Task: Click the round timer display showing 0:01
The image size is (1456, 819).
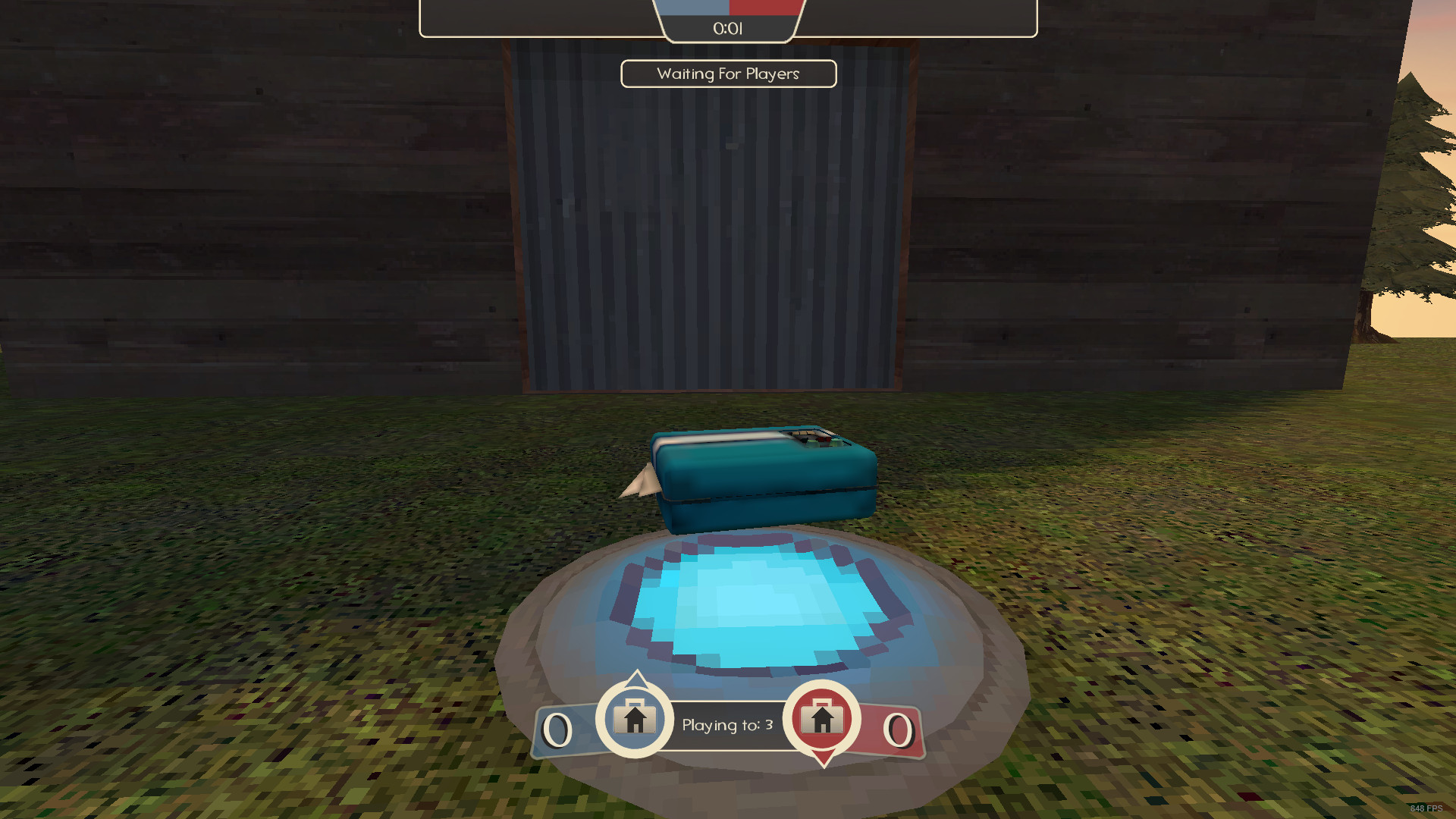Action: (728, 29)
